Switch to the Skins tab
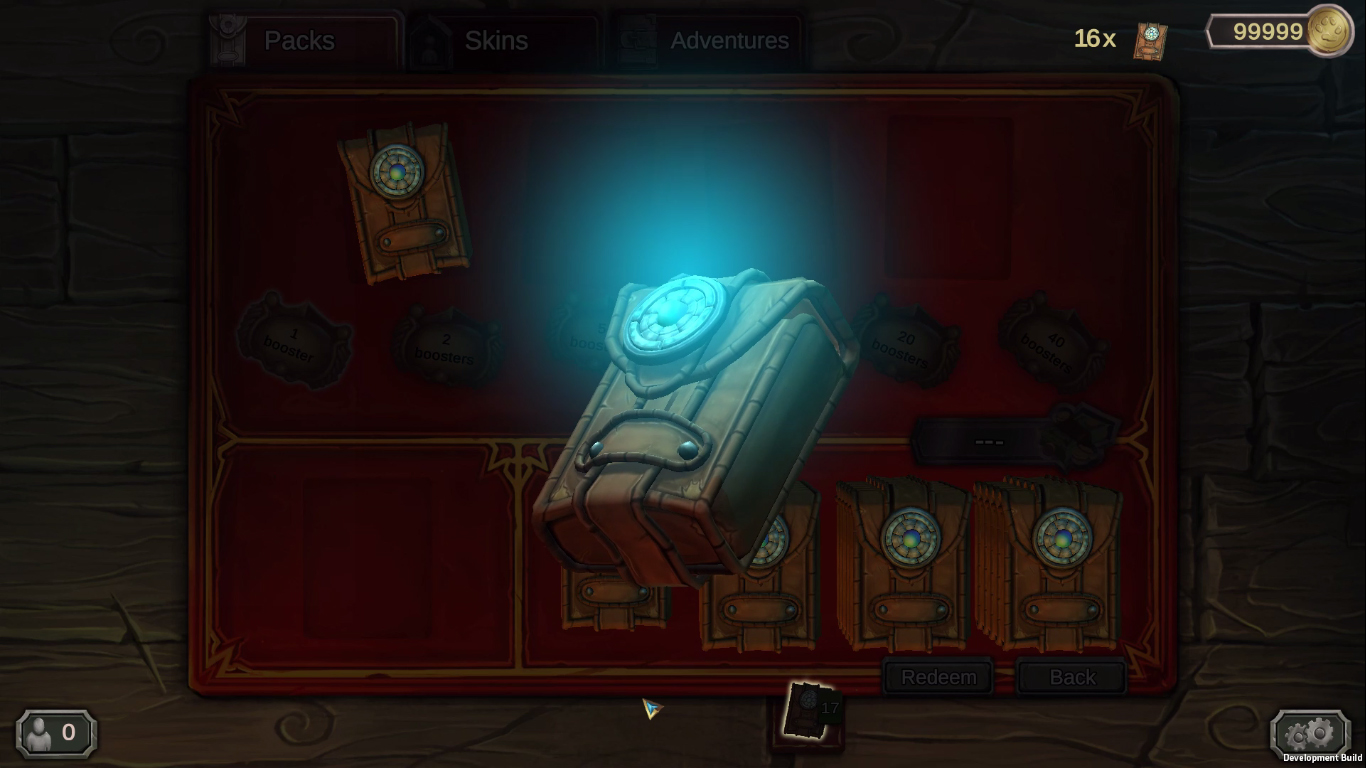 tap(495, 41)
